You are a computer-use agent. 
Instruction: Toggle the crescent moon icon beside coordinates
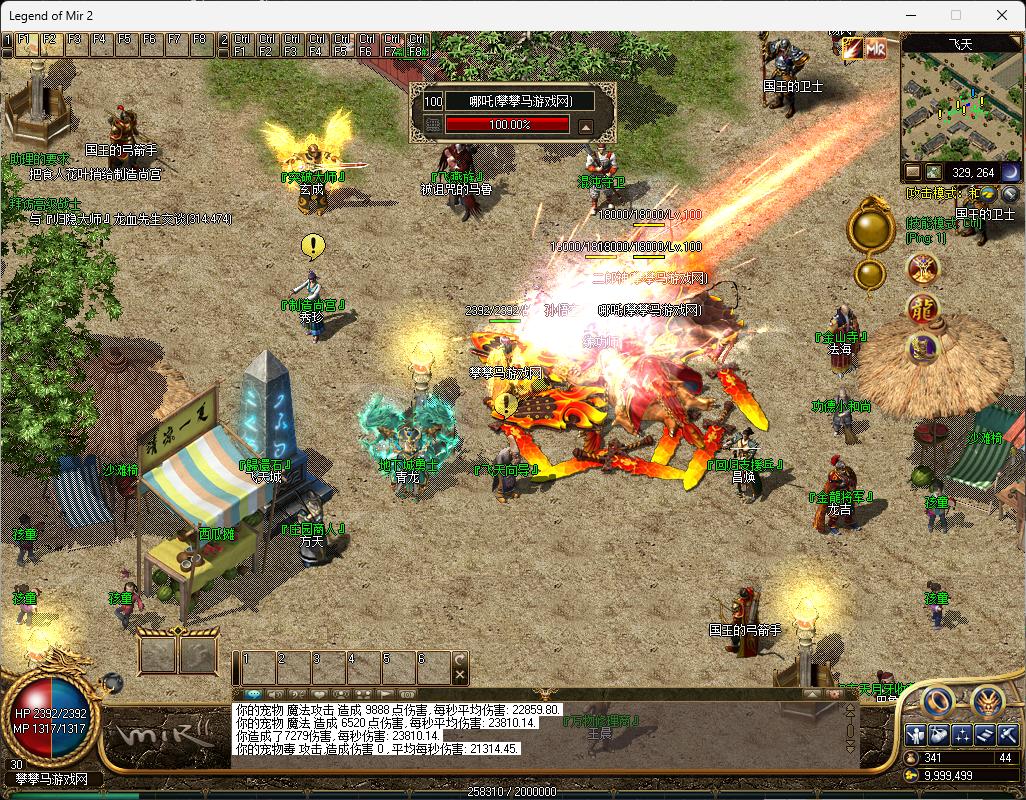pyautogui.click(x=1010, y=172)
